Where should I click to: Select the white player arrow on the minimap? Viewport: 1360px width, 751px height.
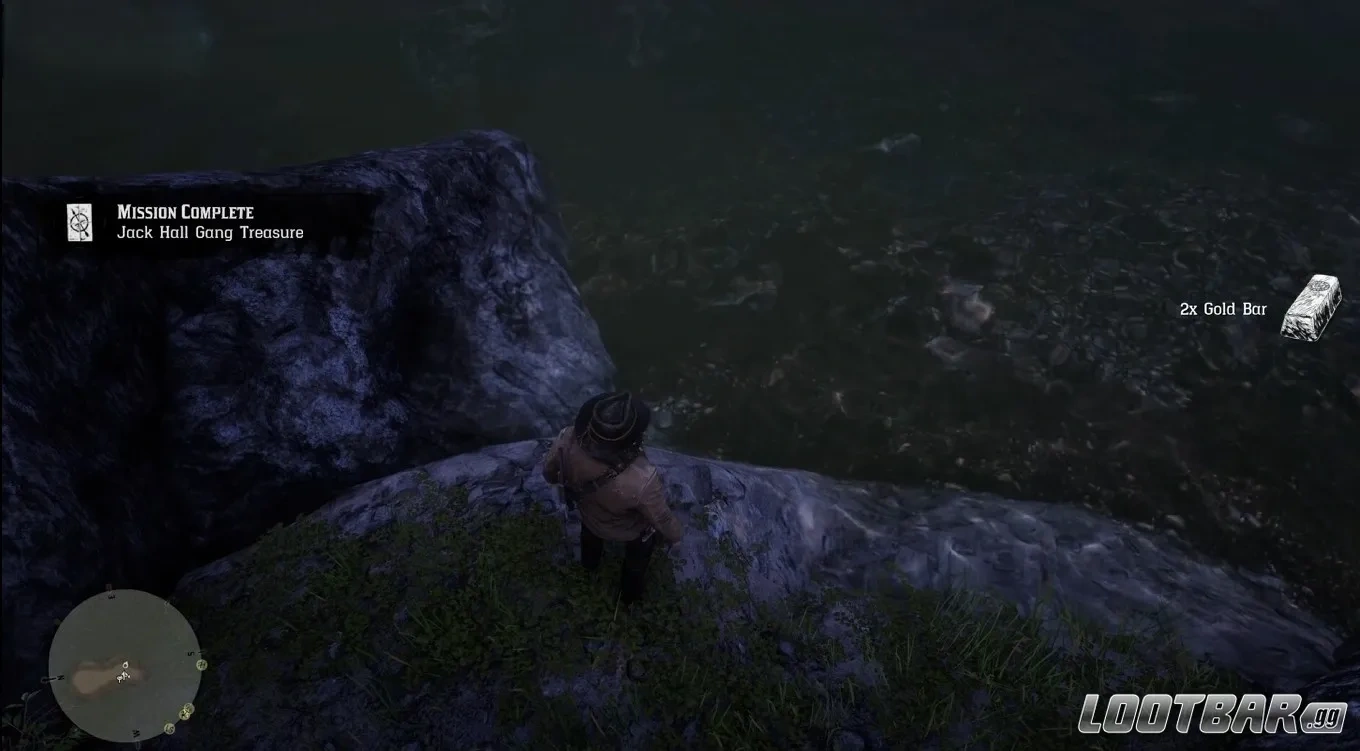pyautogui.click(x=124, y=676)
